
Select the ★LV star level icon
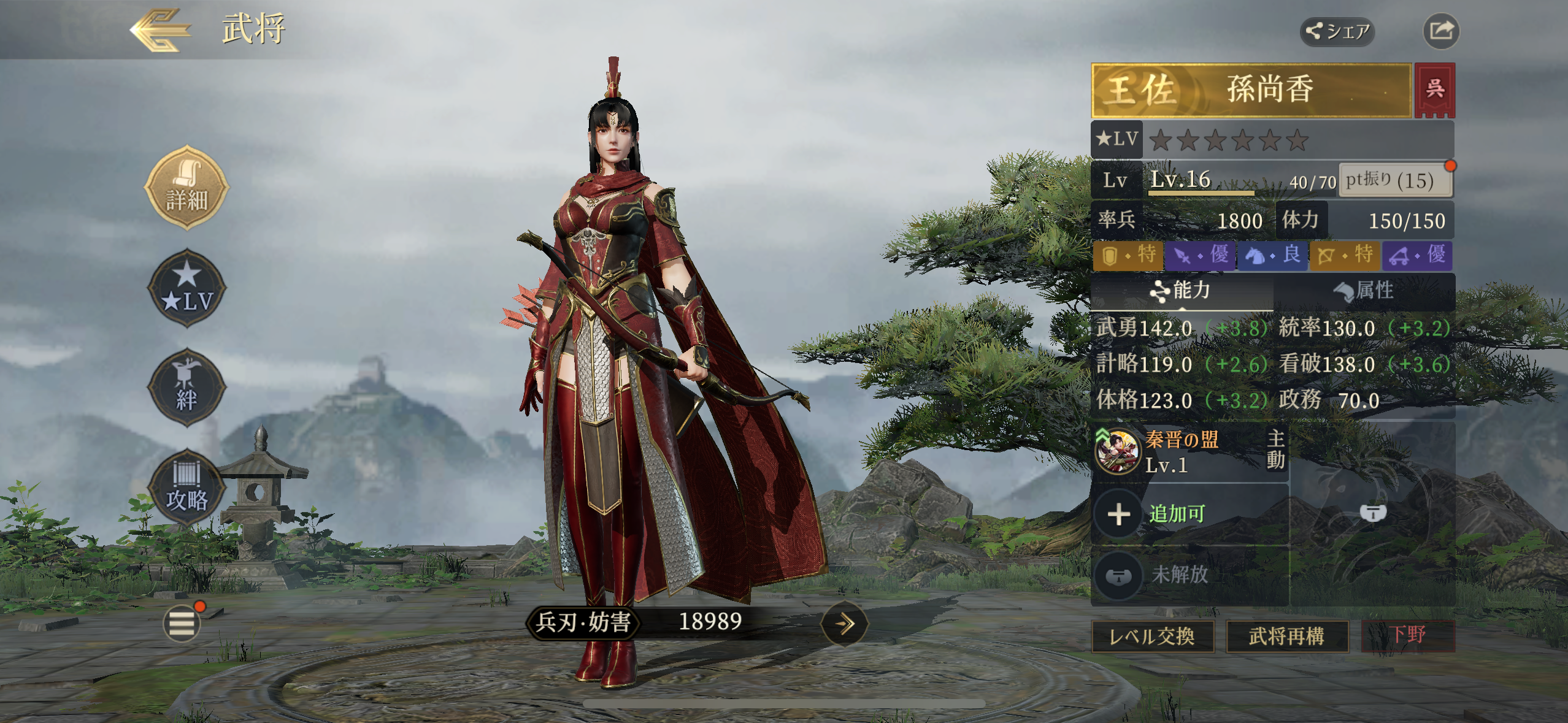[x=187, y=288]
